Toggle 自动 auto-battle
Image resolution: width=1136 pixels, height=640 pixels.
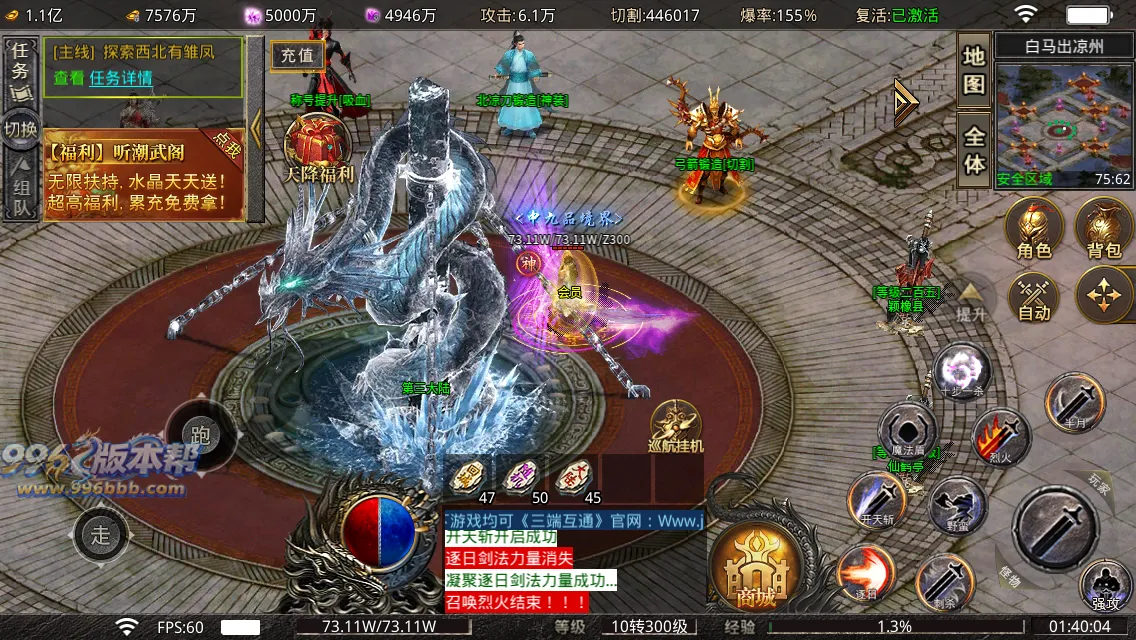pyautogui.click(x=1033, y=297)
